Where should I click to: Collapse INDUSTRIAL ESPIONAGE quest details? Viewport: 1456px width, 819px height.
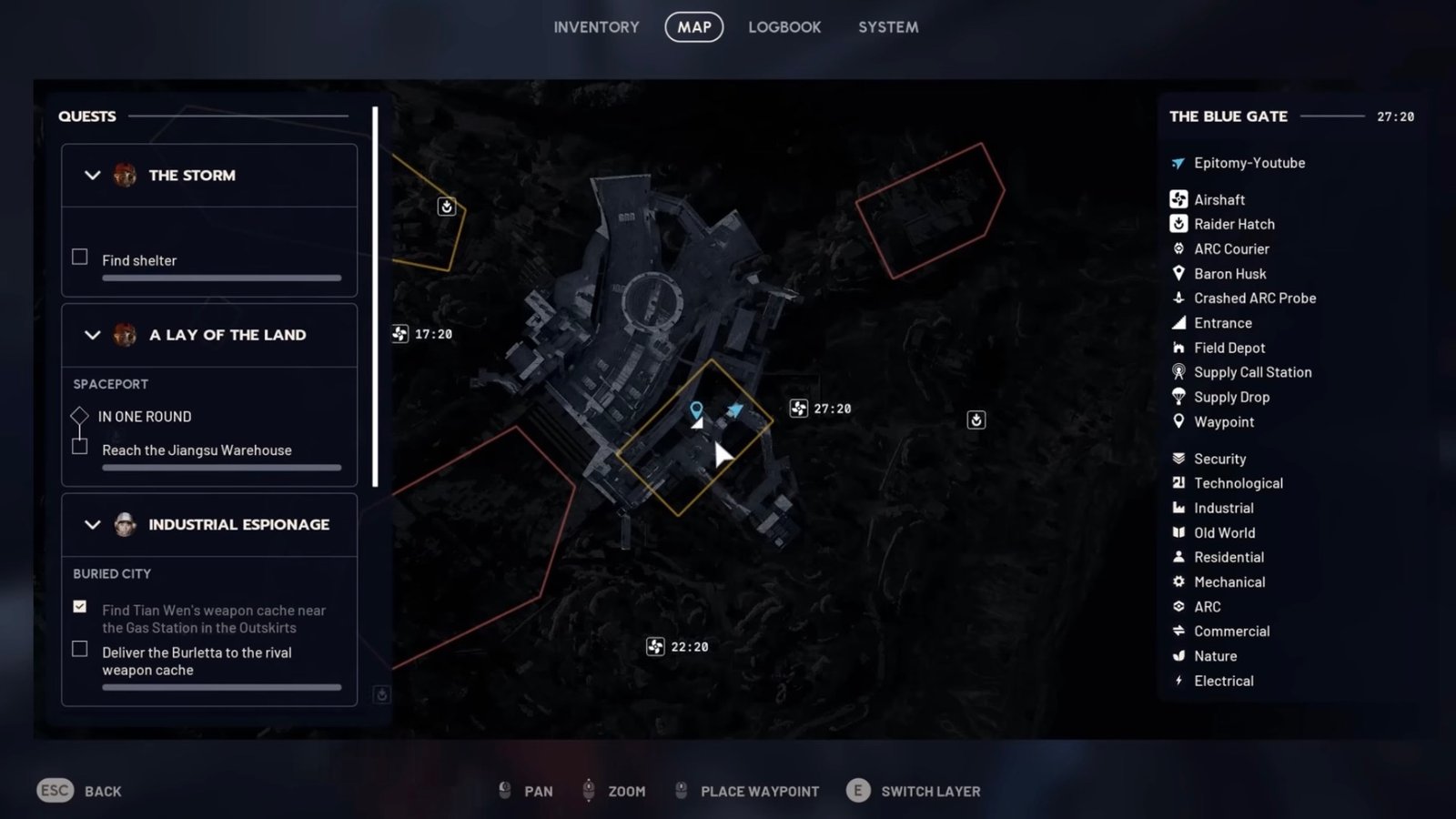91,524
